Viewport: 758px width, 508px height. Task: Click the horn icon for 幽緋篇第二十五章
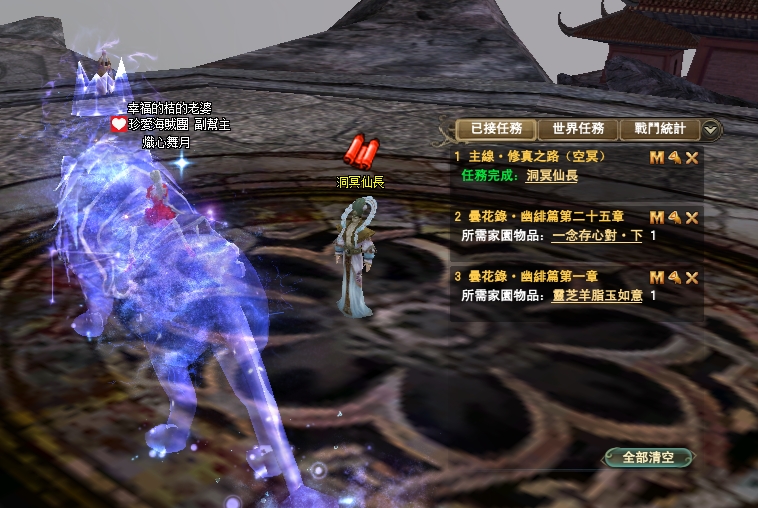tap(674, 218)
